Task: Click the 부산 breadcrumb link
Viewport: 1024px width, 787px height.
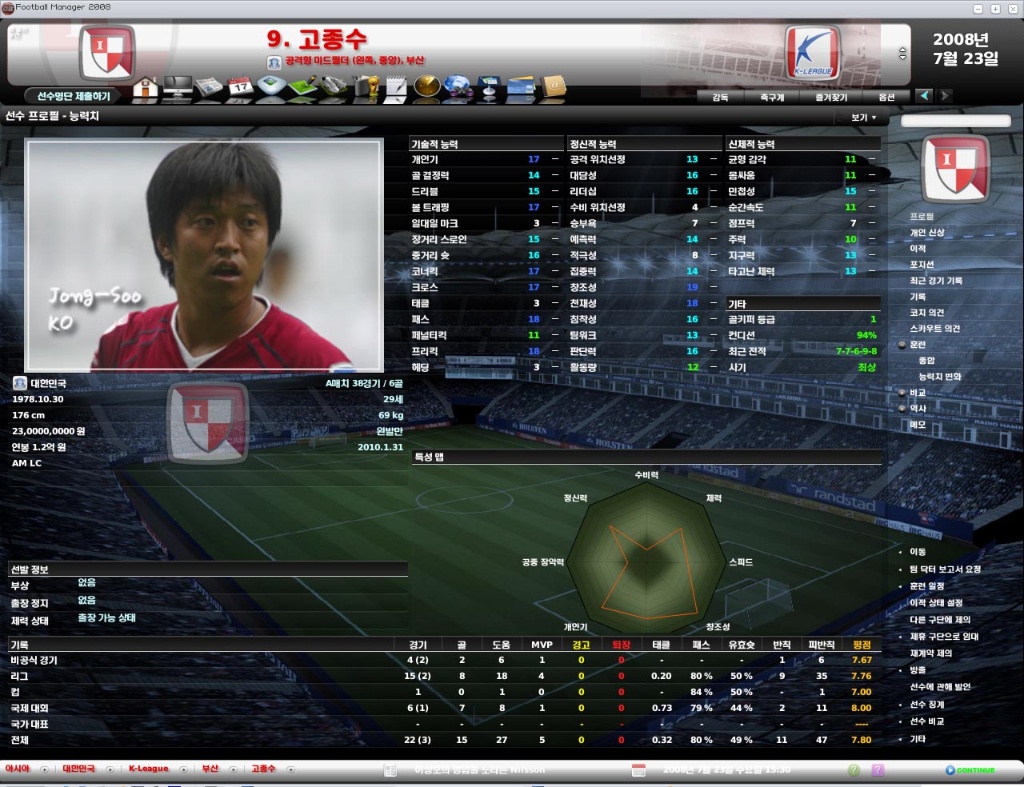Action: (x=210, y=769)
